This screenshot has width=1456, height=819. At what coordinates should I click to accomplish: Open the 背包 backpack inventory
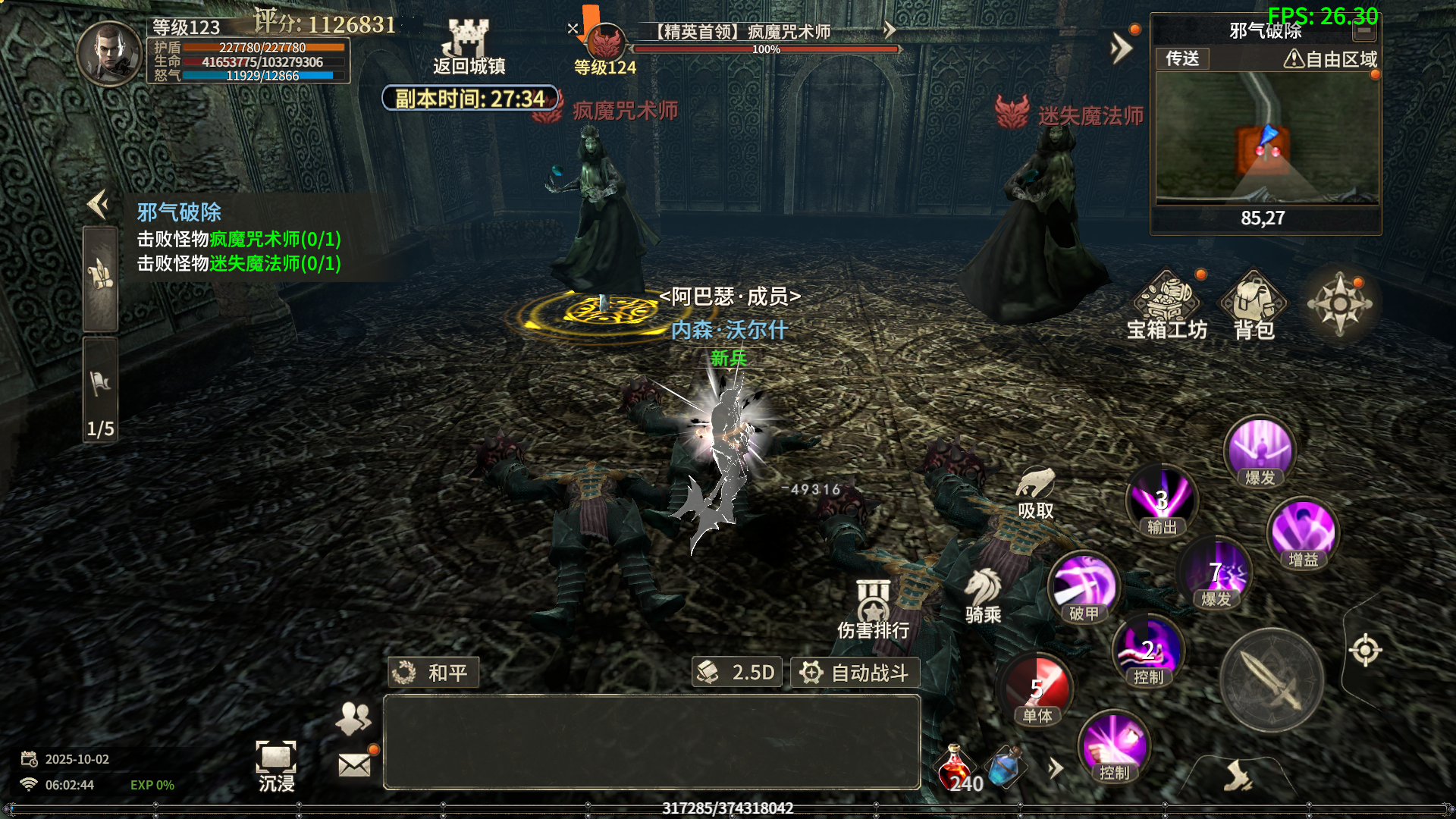1254,305
